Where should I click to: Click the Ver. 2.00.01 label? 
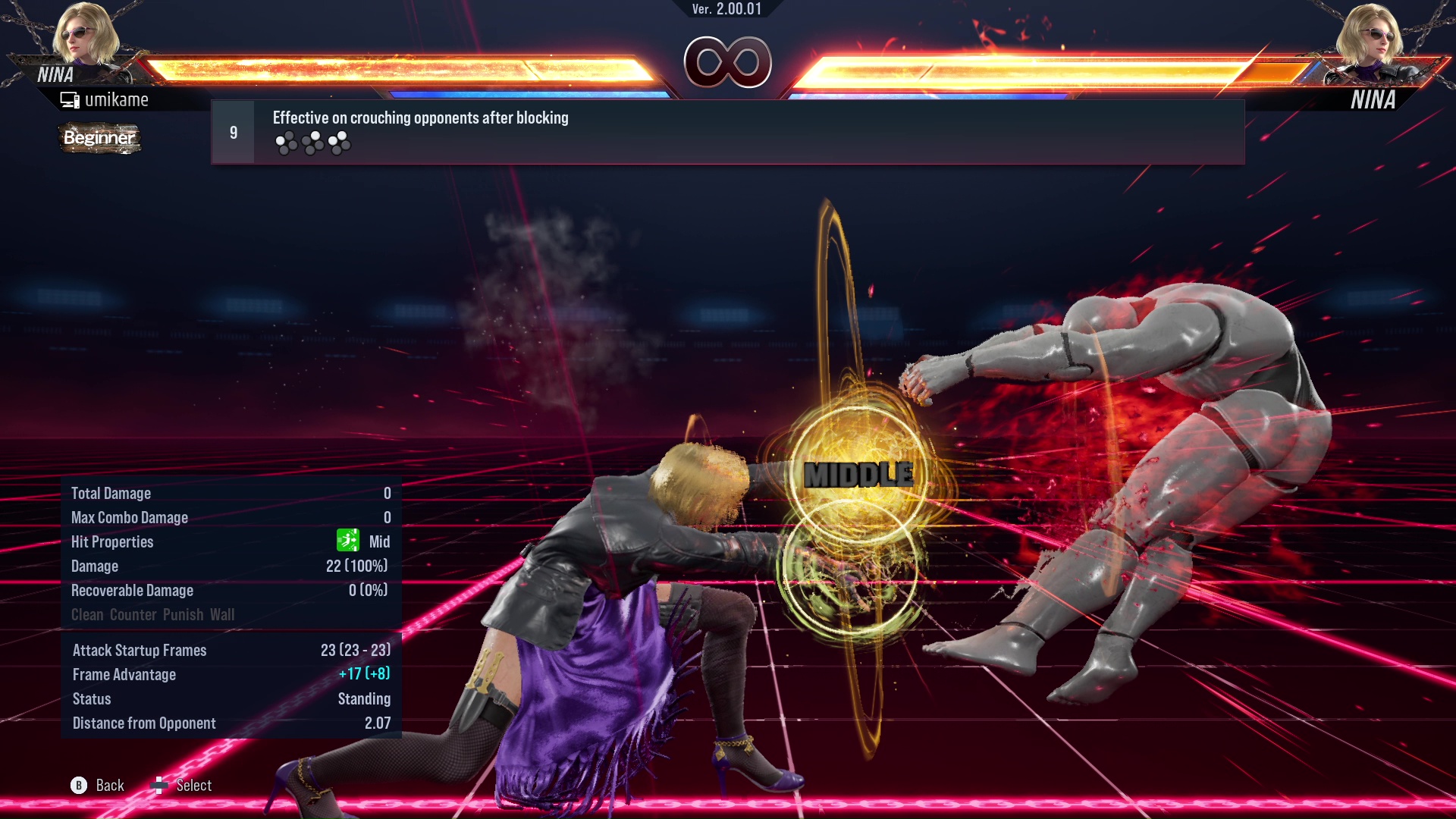[726, 10]
